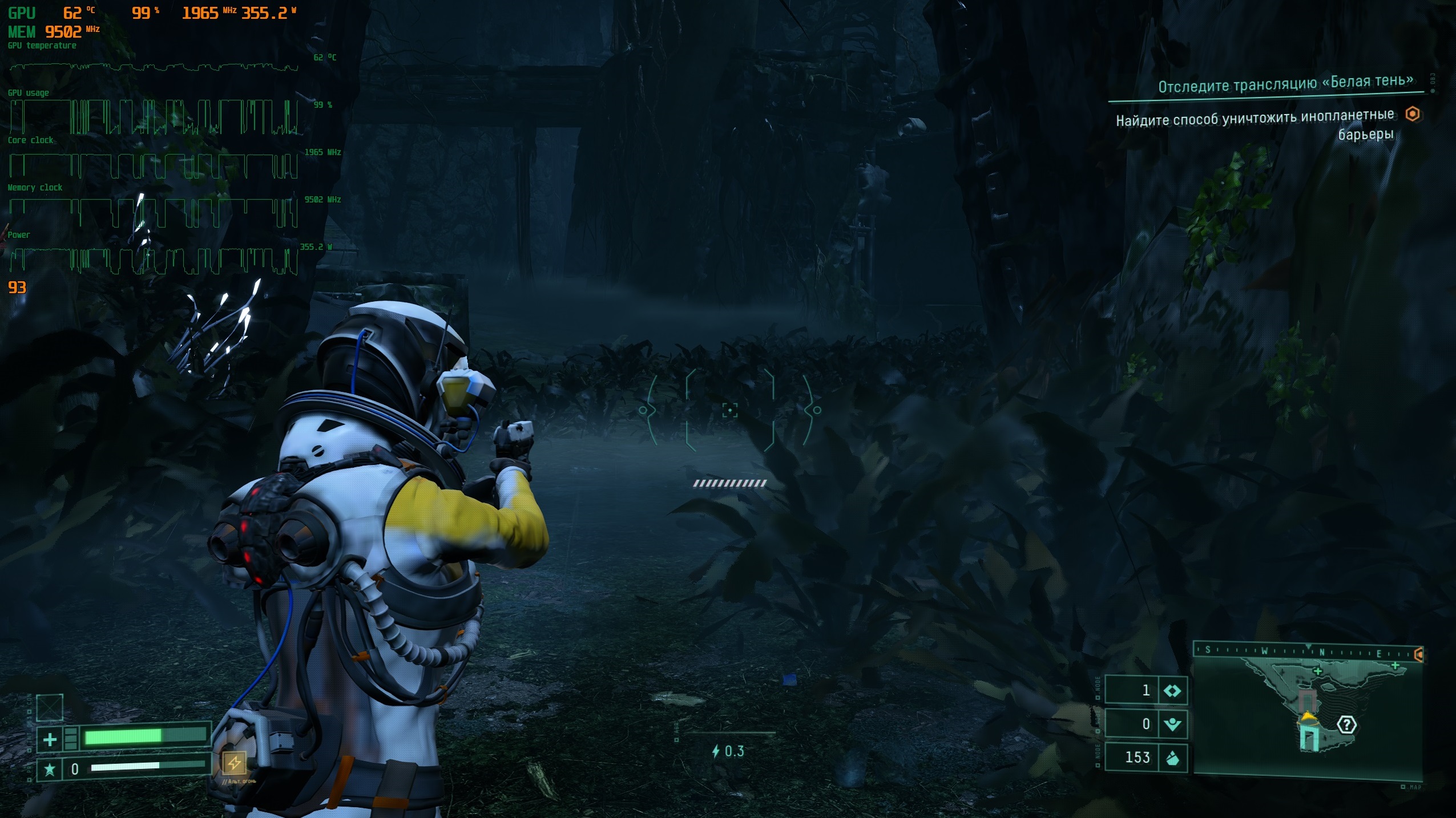The image size is (1456, 818).
Task: Select the «Белая тень» mission title in the tracker
Action: pyautogui.click(x=1285, y=84)
